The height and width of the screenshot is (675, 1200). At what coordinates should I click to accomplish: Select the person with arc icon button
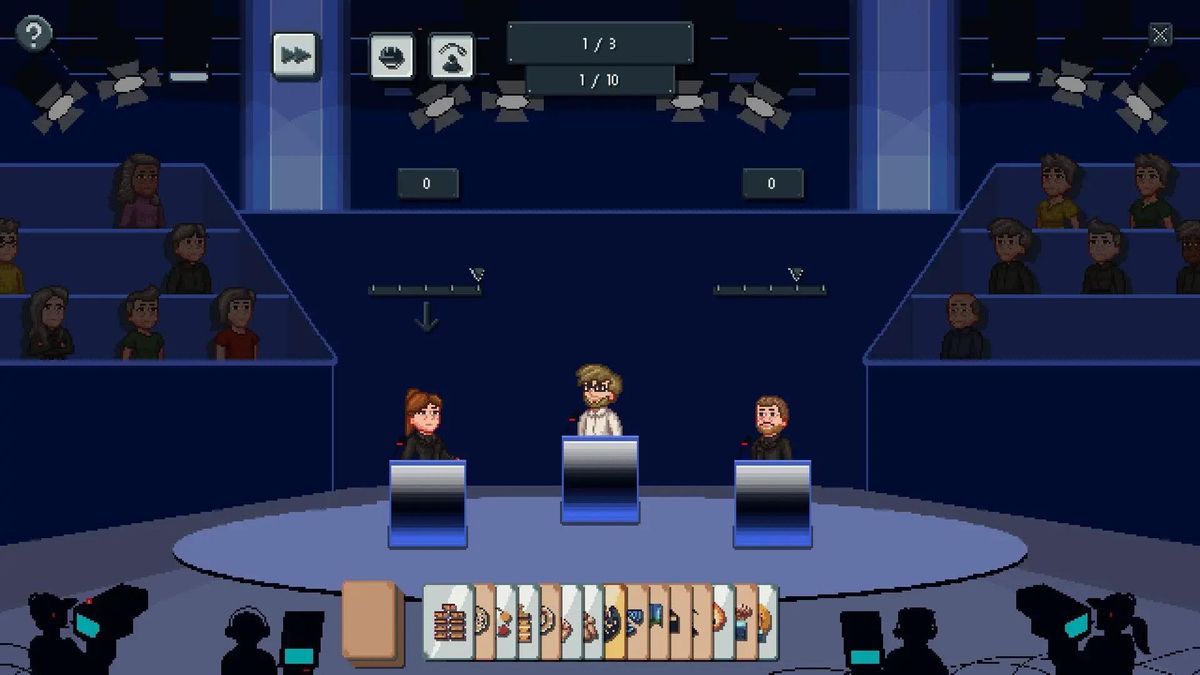(452, 56)
